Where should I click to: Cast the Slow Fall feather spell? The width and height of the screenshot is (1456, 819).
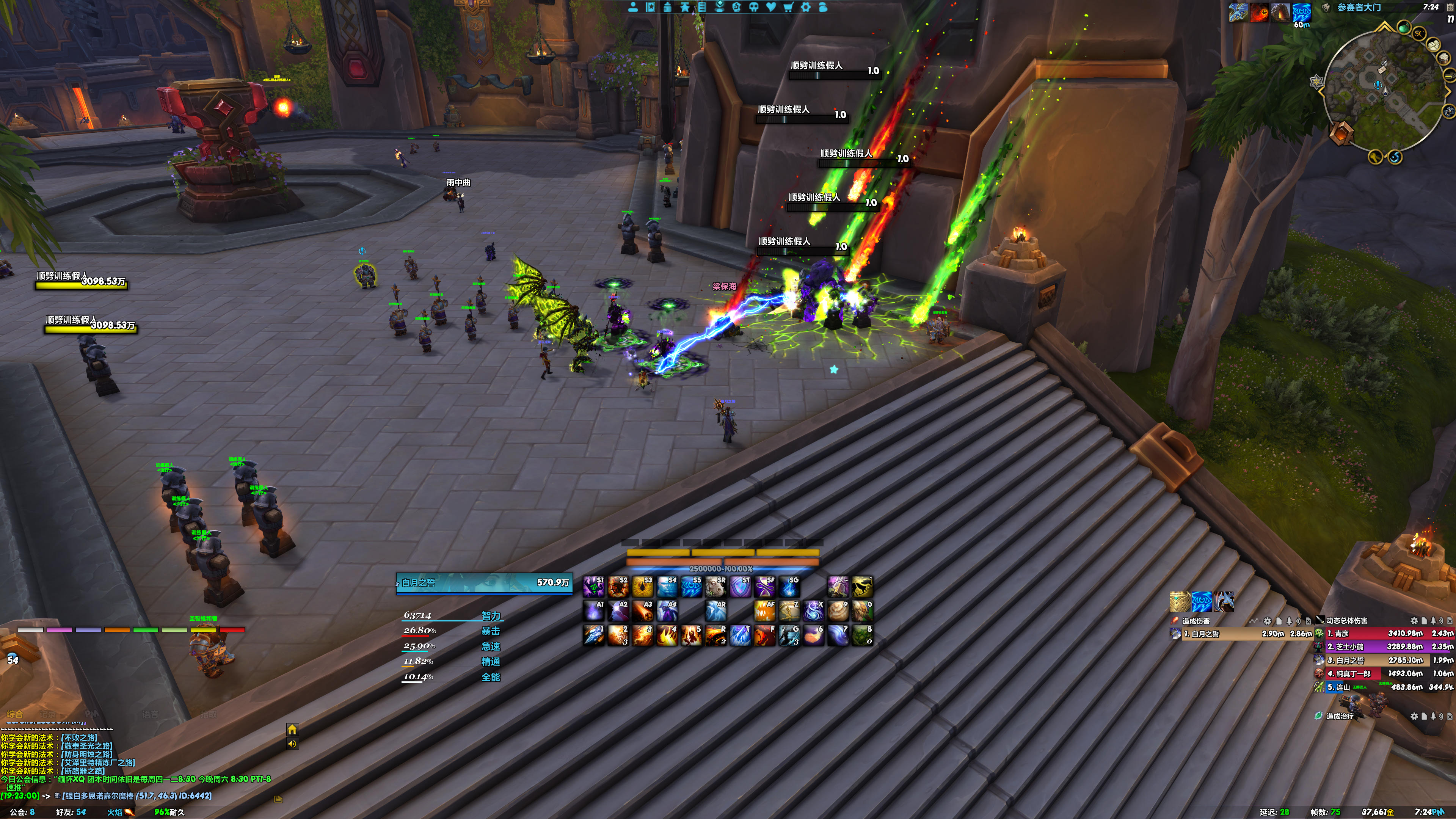813,635
